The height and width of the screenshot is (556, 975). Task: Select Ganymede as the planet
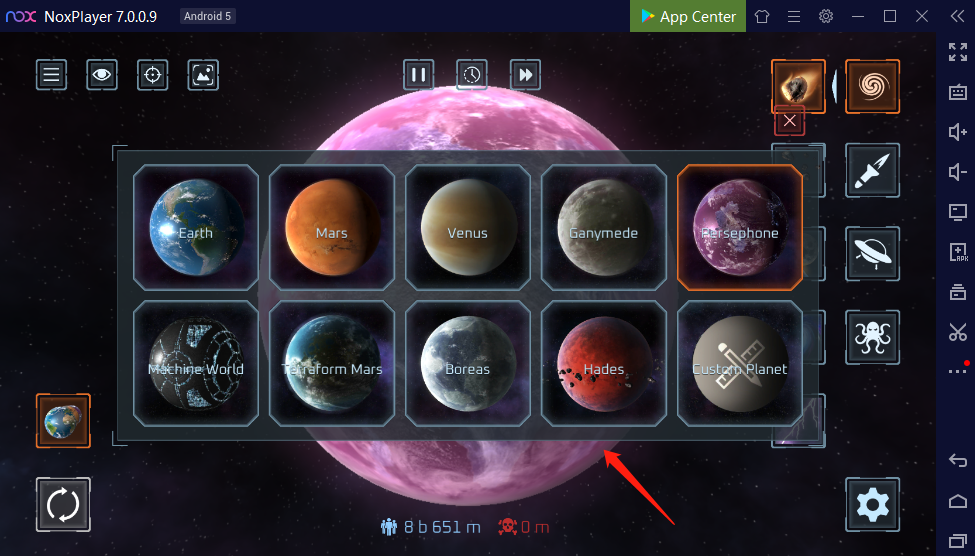(604, 228)
